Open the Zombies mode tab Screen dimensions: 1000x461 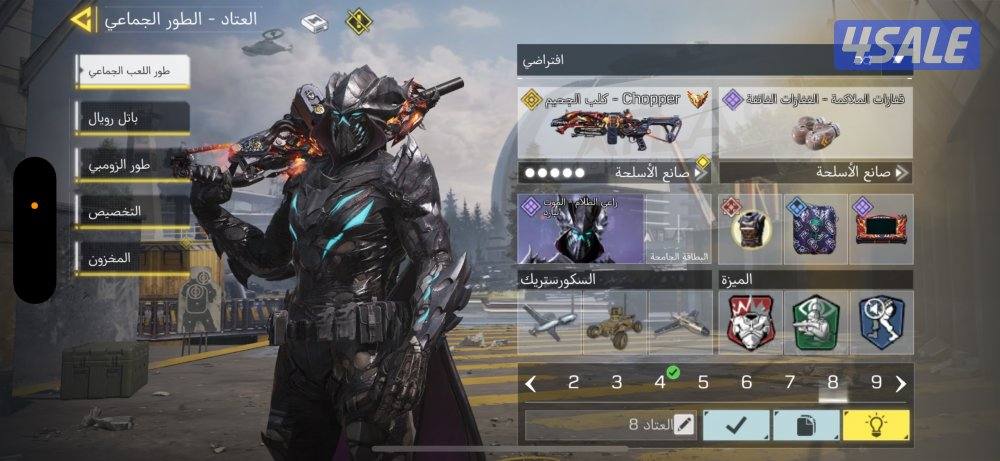(132, 165)
